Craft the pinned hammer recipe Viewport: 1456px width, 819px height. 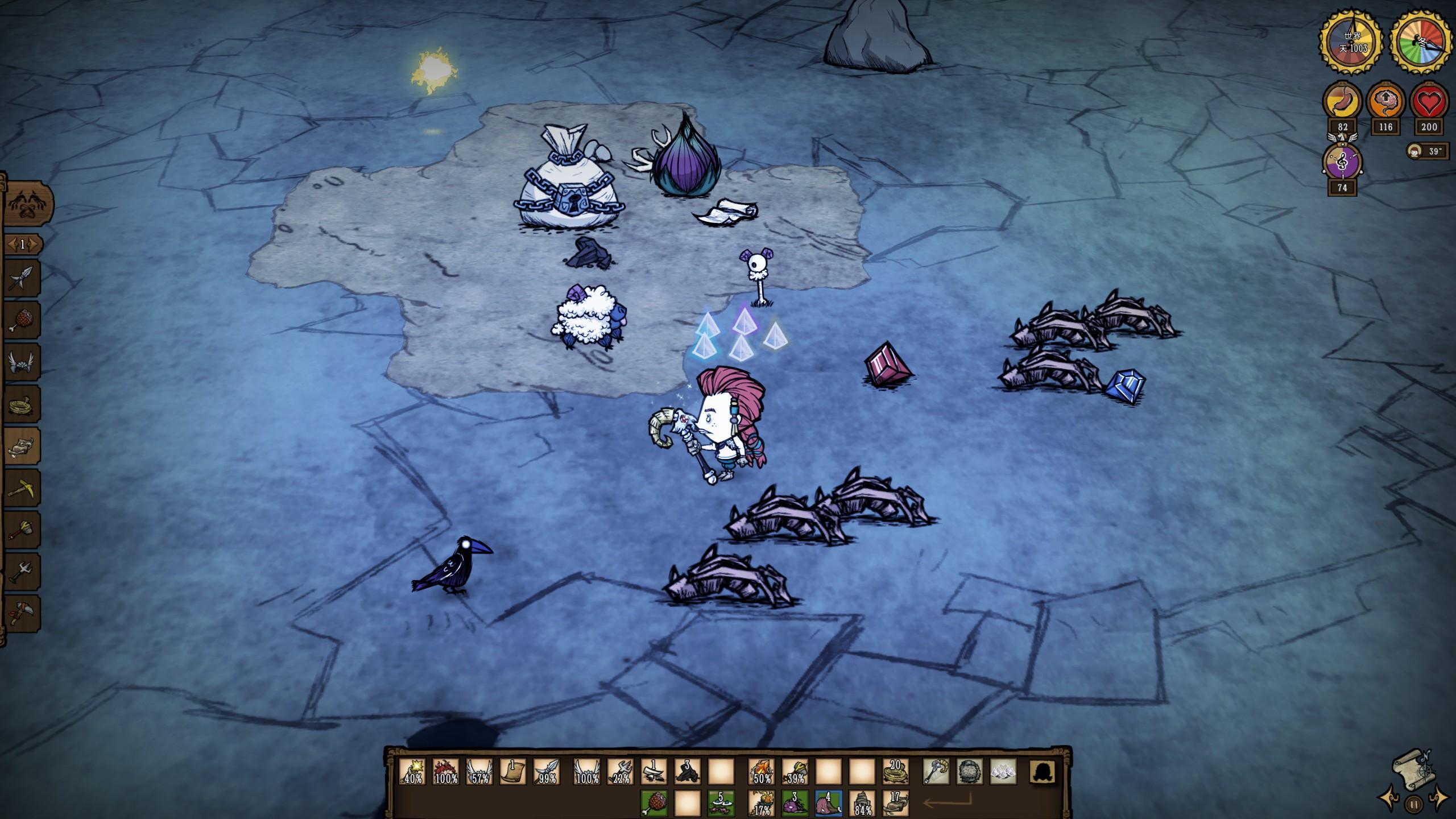point(22,531)
